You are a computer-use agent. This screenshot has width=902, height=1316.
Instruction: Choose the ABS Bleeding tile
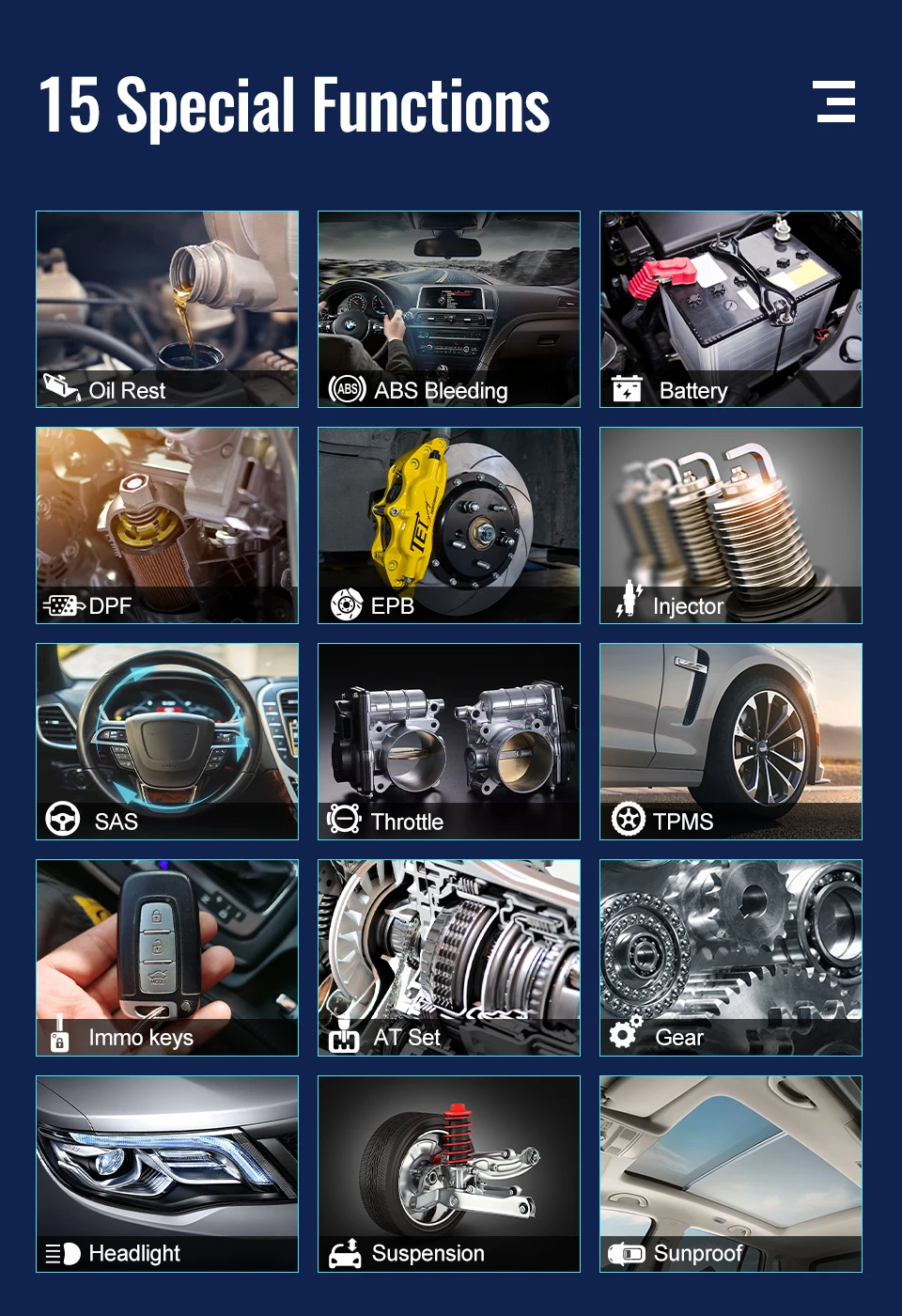click(x=449, y=309)
